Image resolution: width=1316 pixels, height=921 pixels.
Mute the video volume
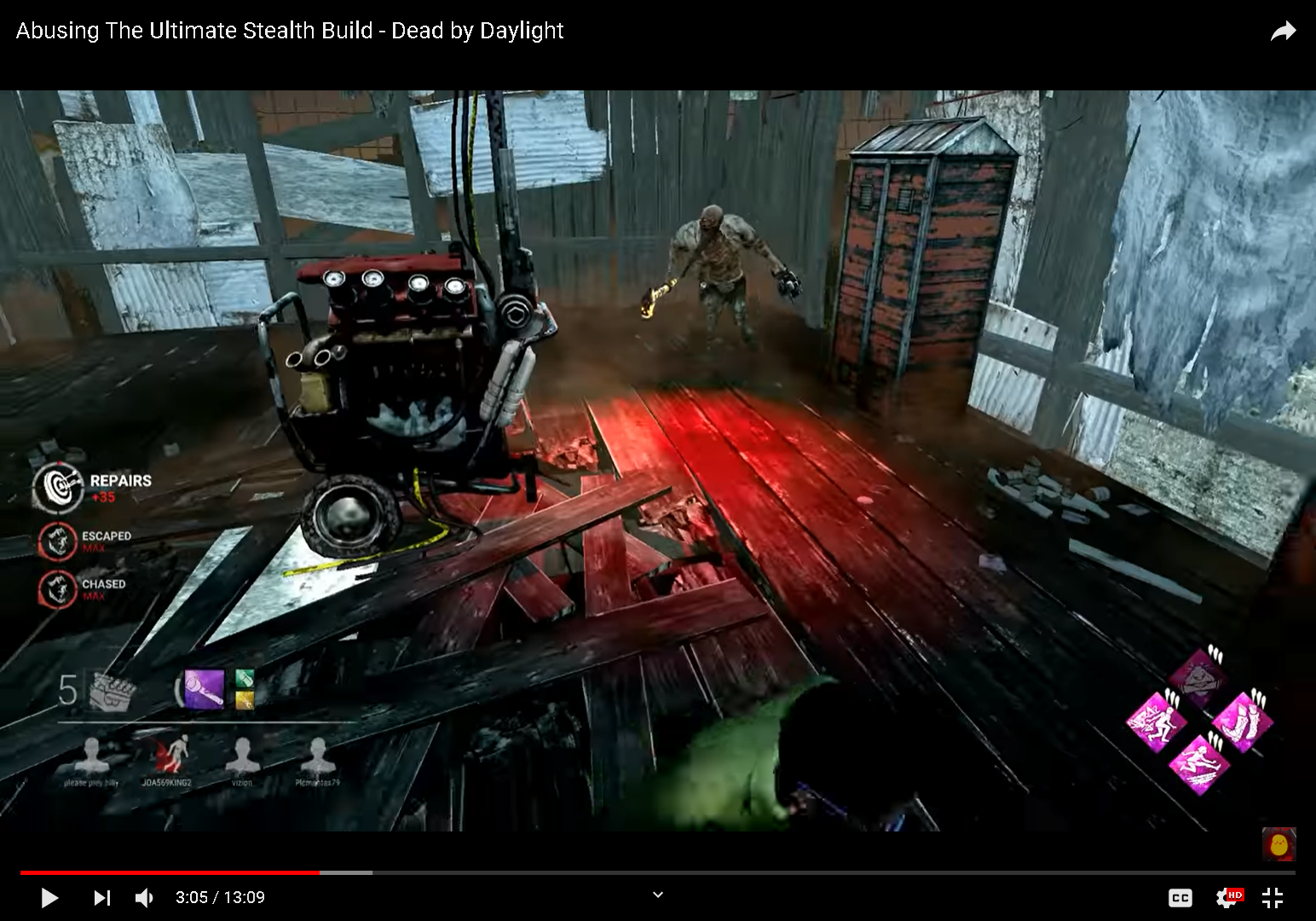(x=144, y=897)
